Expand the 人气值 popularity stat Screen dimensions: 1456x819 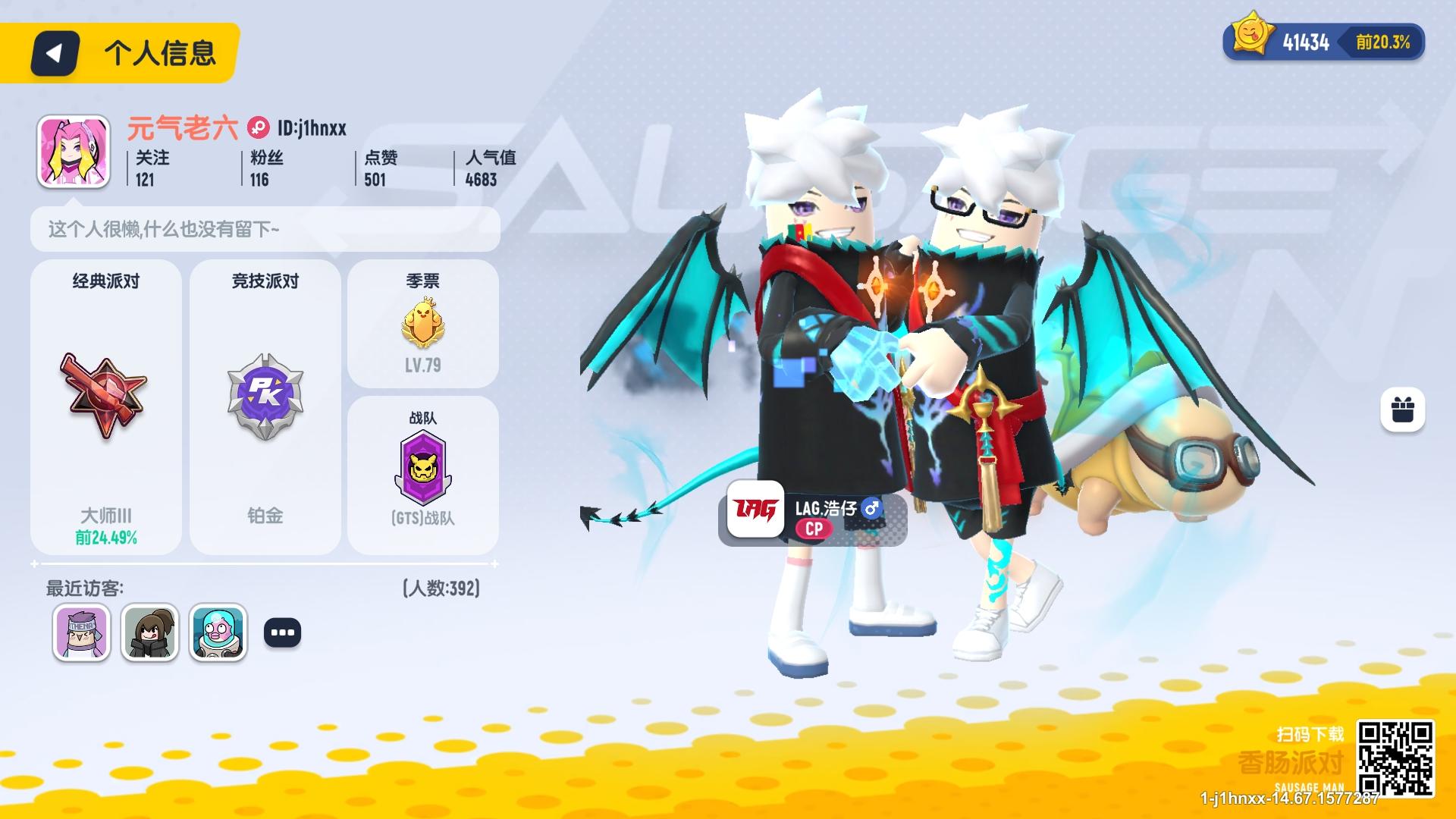pos(485,168)
